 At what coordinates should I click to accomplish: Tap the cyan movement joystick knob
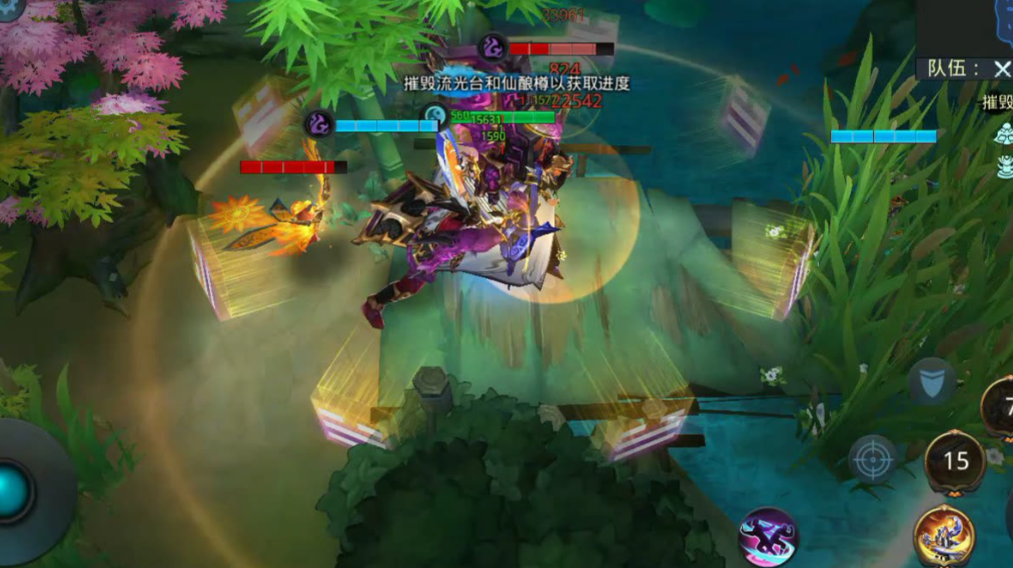pyautogui.click(x=14, y=492)
